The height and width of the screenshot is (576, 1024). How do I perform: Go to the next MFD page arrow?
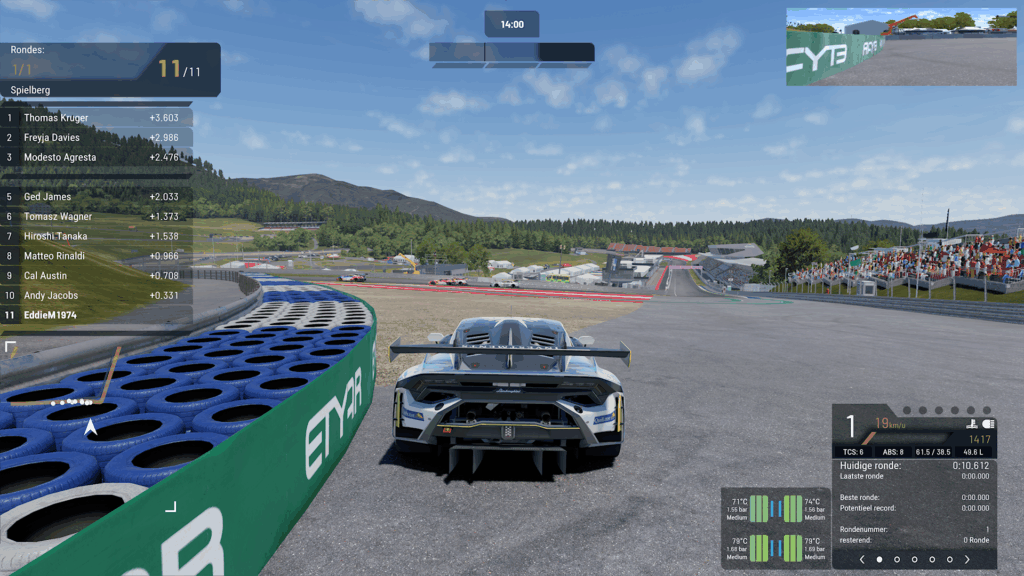tap(967, 559)
